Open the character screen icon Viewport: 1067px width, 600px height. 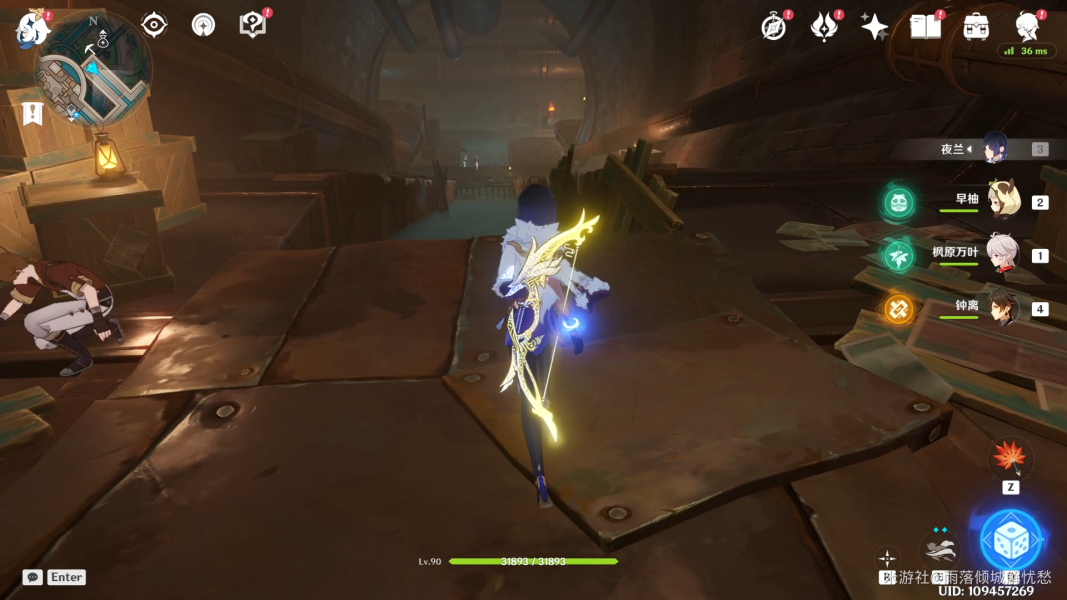(x=1027, y=26)
